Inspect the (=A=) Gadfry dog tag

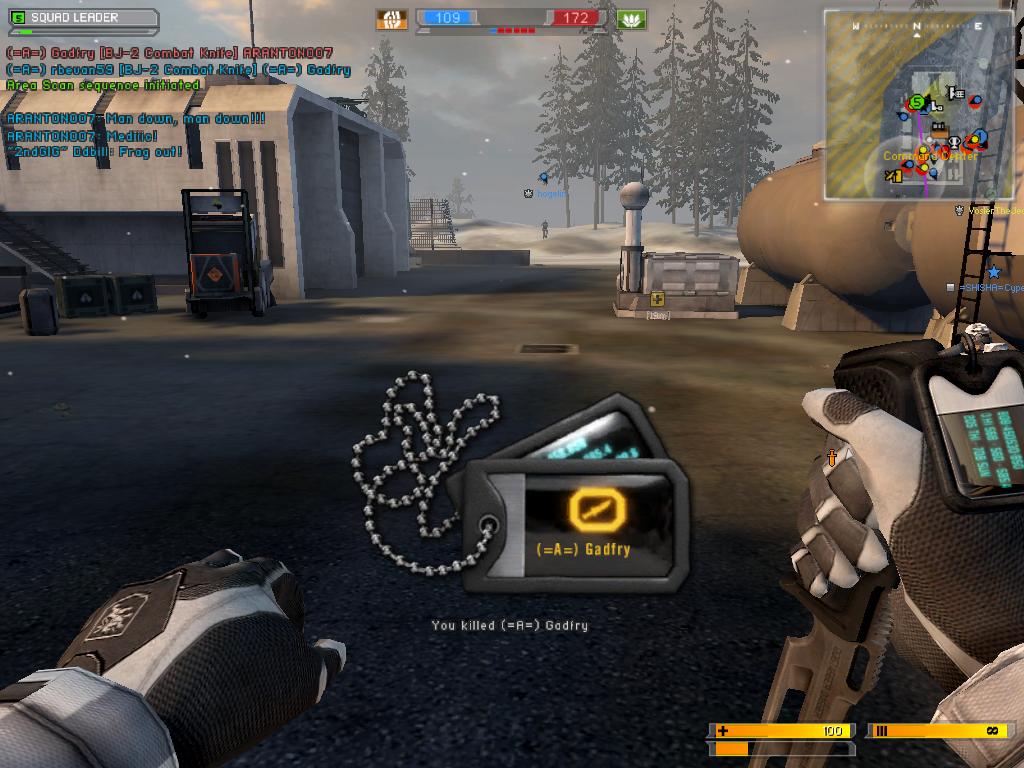coord(578,519)
